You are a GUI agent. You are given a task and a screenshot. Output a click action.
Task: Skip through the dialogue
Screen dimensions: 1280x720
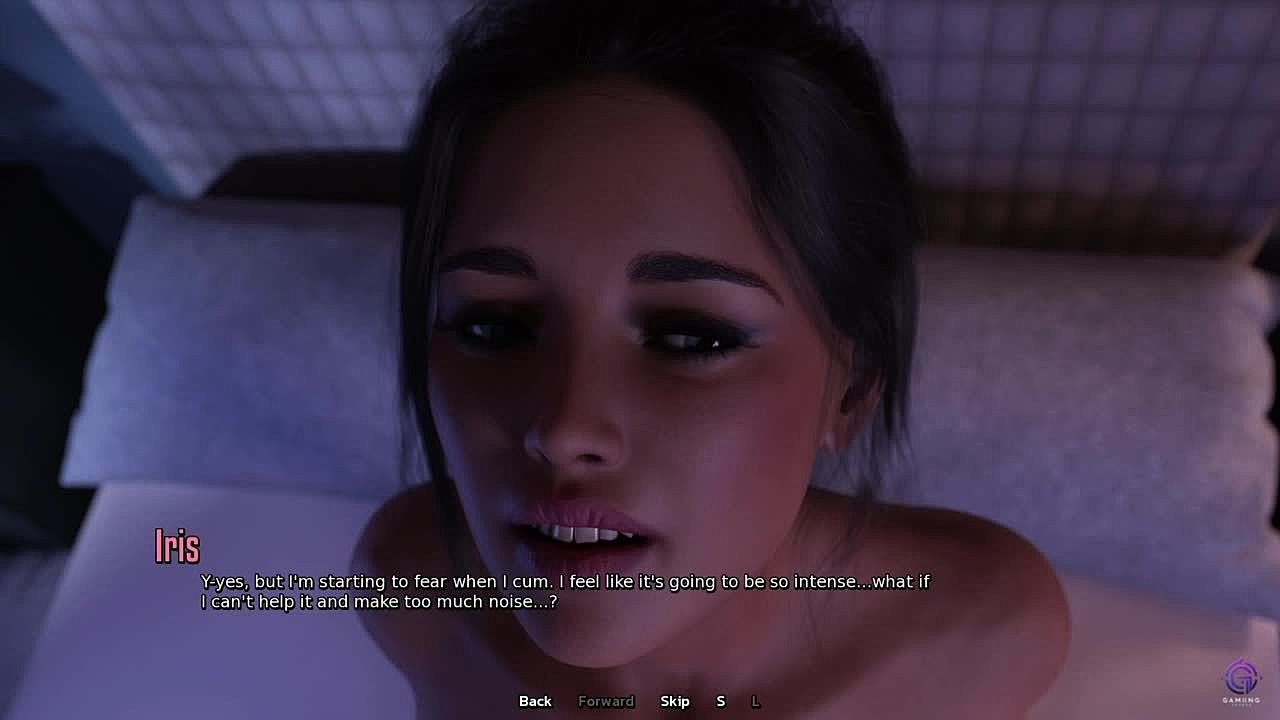[675, 701]
